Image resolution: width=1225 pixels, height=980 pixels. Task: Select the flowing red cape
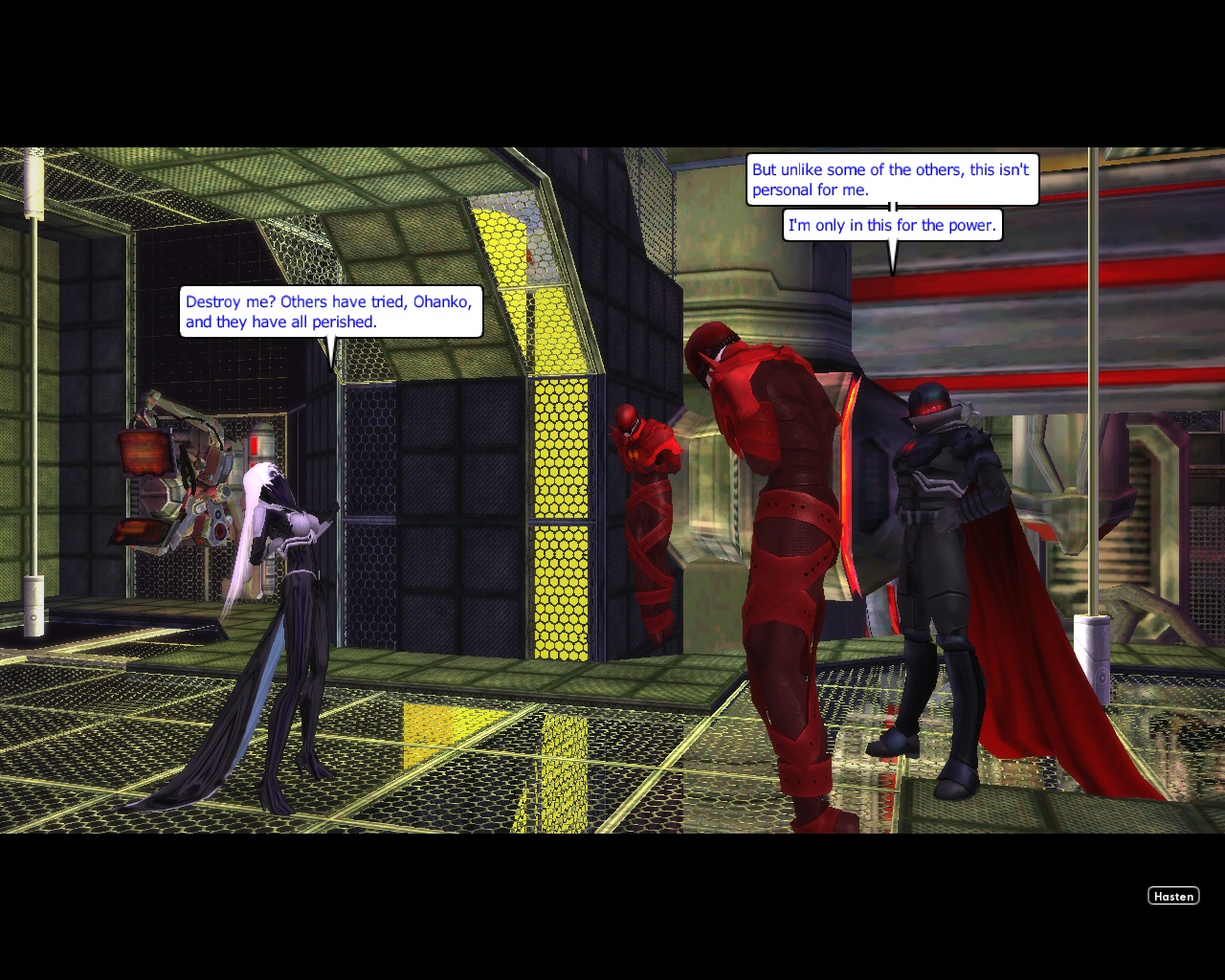pyautogui.click(x=1024, y=651)
